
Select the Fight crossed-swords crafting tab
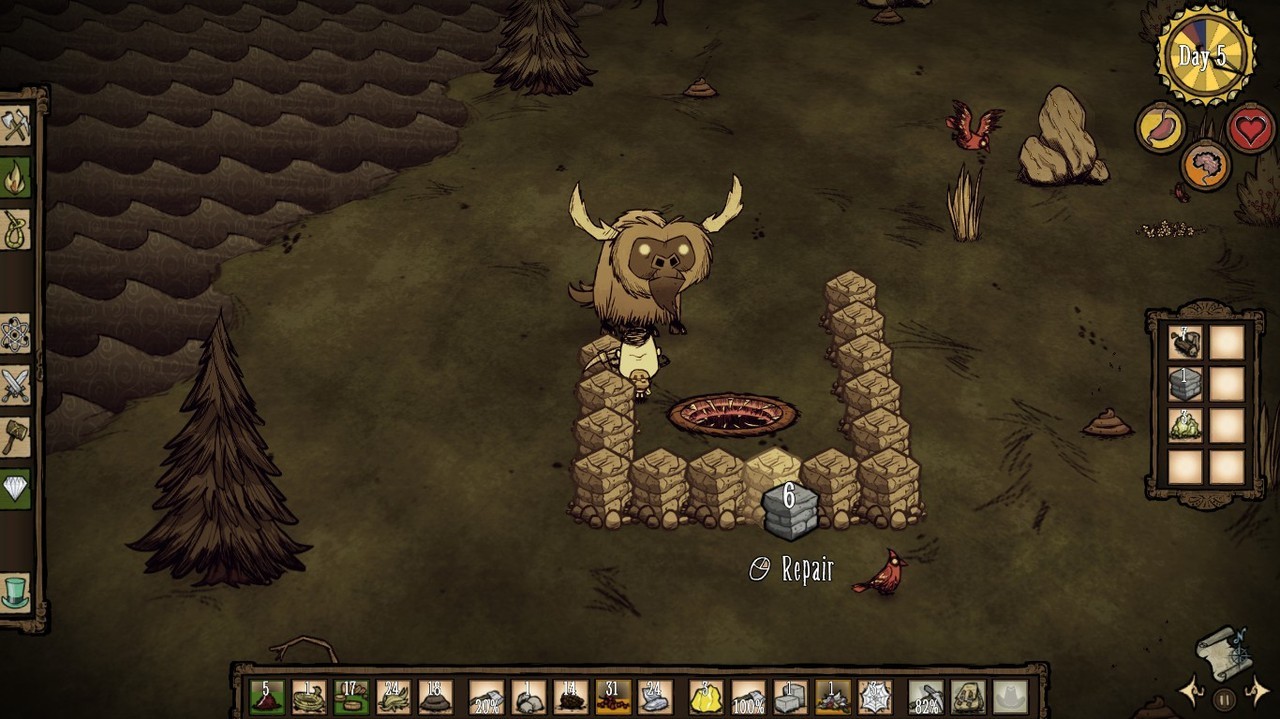click(16, 385)
